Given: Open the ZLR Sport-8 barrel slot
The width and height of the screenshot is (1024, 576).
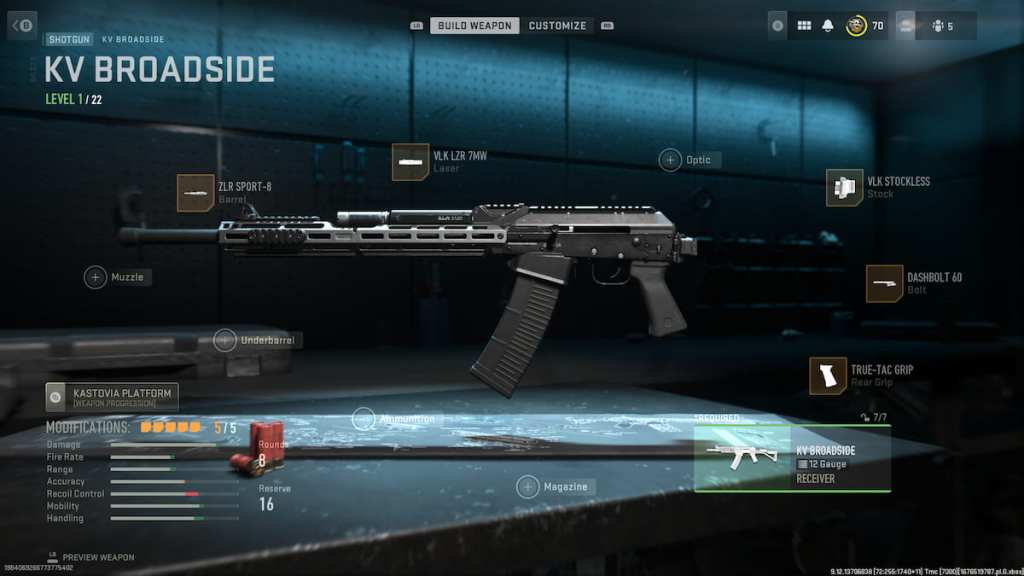Looking at the screenshot, I should [196, 192].
